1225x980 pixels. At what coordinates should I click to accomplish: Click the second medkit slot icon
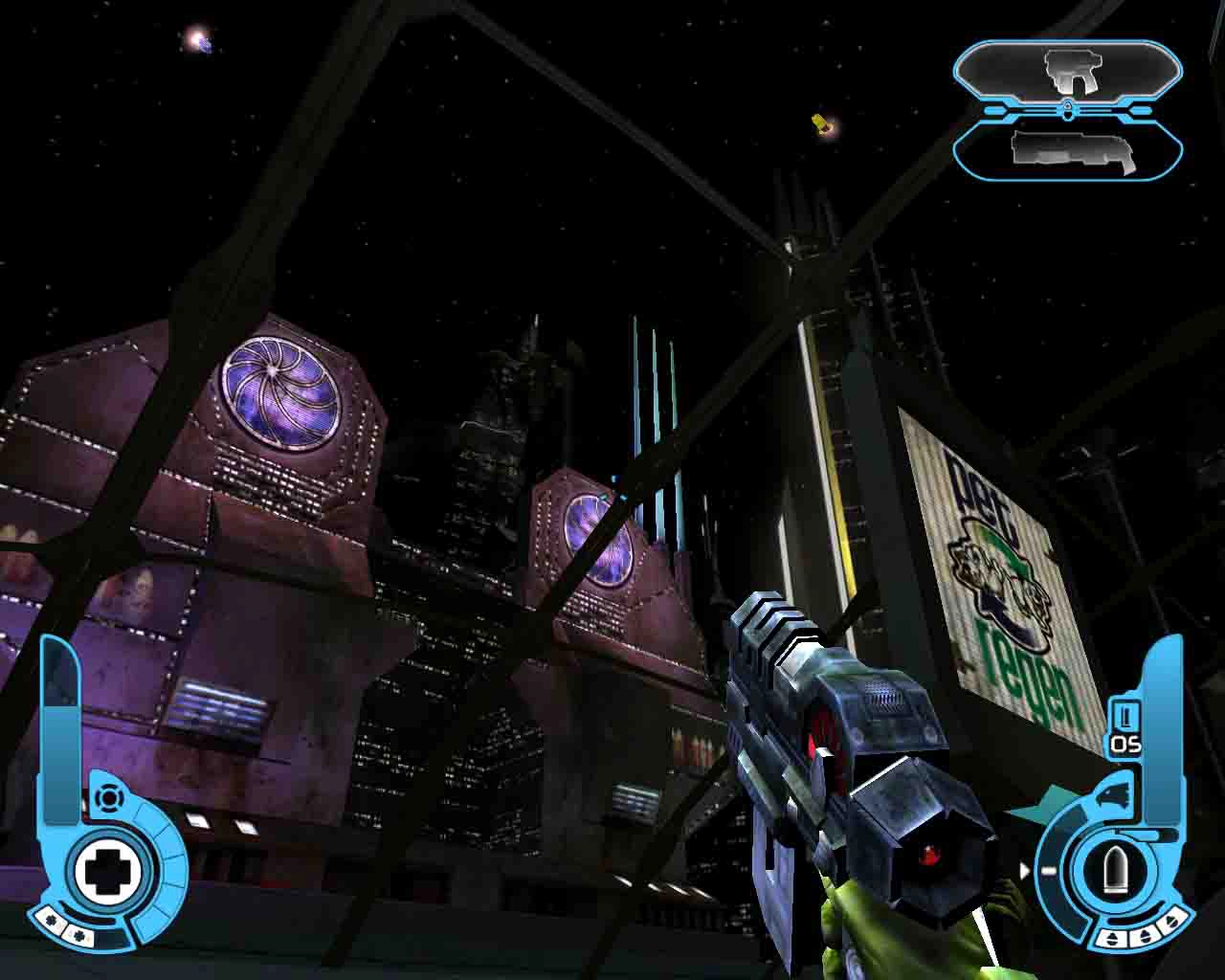click(x=78, y=934)
